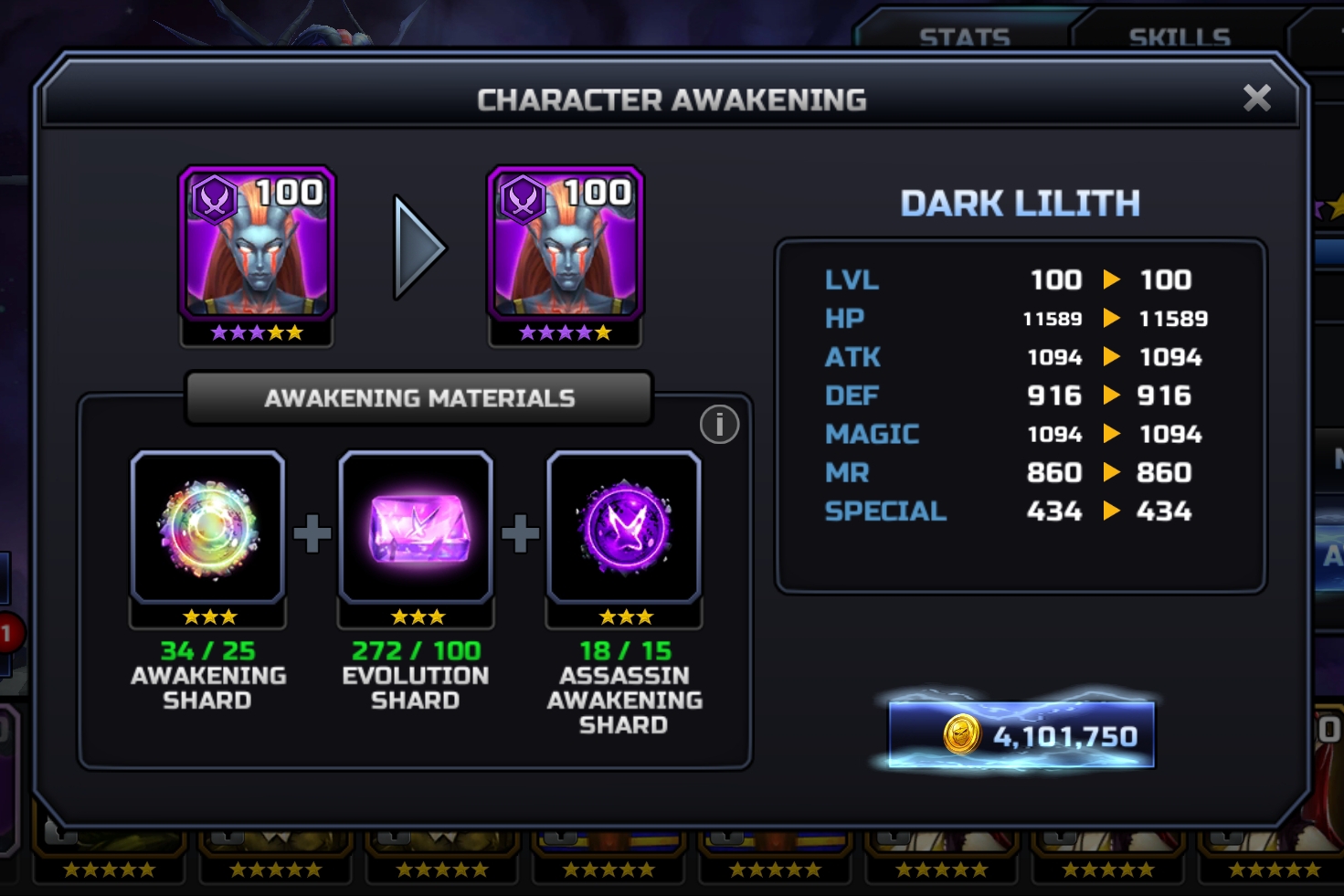The image size is (1344, 896).
Task: Tap the awakened Dark Lilith preview portrait
Action: pyautogui.click(x=566, y=245)
